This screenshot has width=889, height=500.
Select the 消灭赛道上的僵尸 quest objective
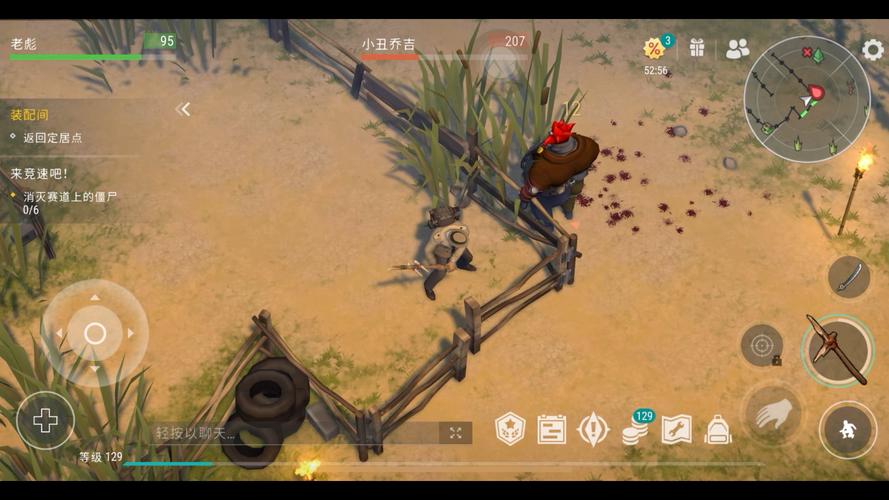pyautogui.click(x=69, y=197)
